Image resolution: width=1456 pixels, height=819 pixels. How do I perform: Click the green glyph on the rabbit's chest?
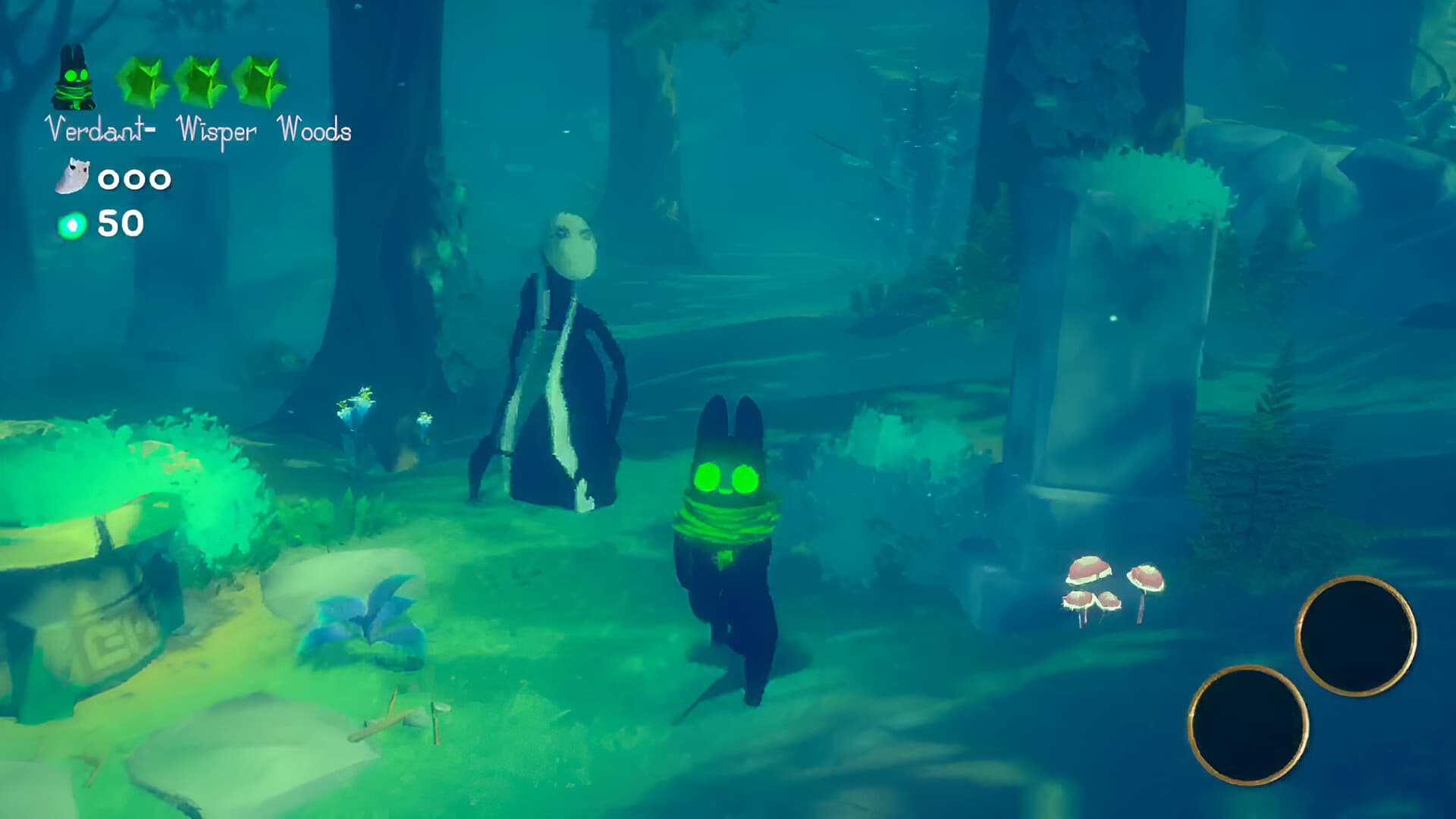click(726, 557)
